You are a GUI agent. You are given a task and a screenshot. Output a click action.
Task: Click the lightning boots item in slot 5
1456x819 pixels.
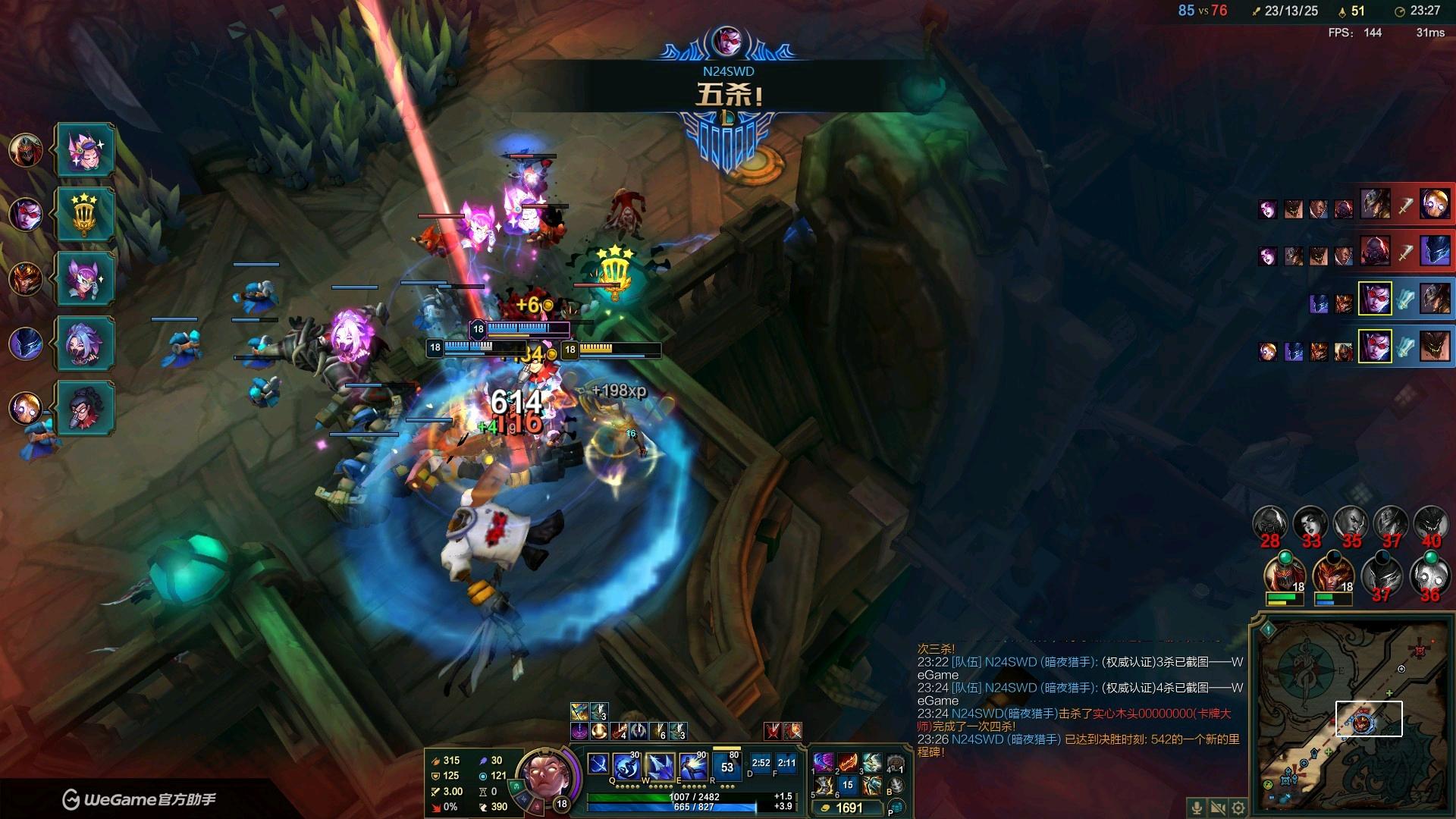point(824,786)
